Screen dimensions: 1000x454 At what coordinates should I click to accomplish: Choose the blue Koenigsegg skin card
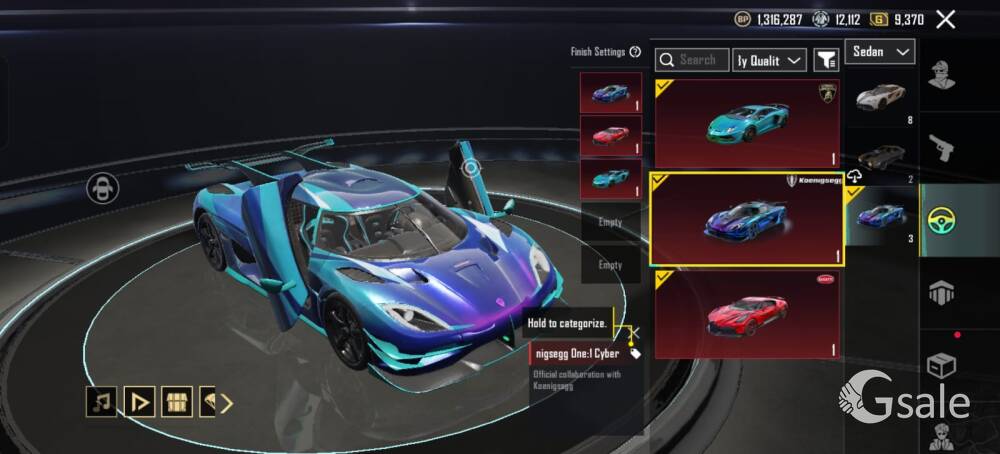[x=747, y=219]
